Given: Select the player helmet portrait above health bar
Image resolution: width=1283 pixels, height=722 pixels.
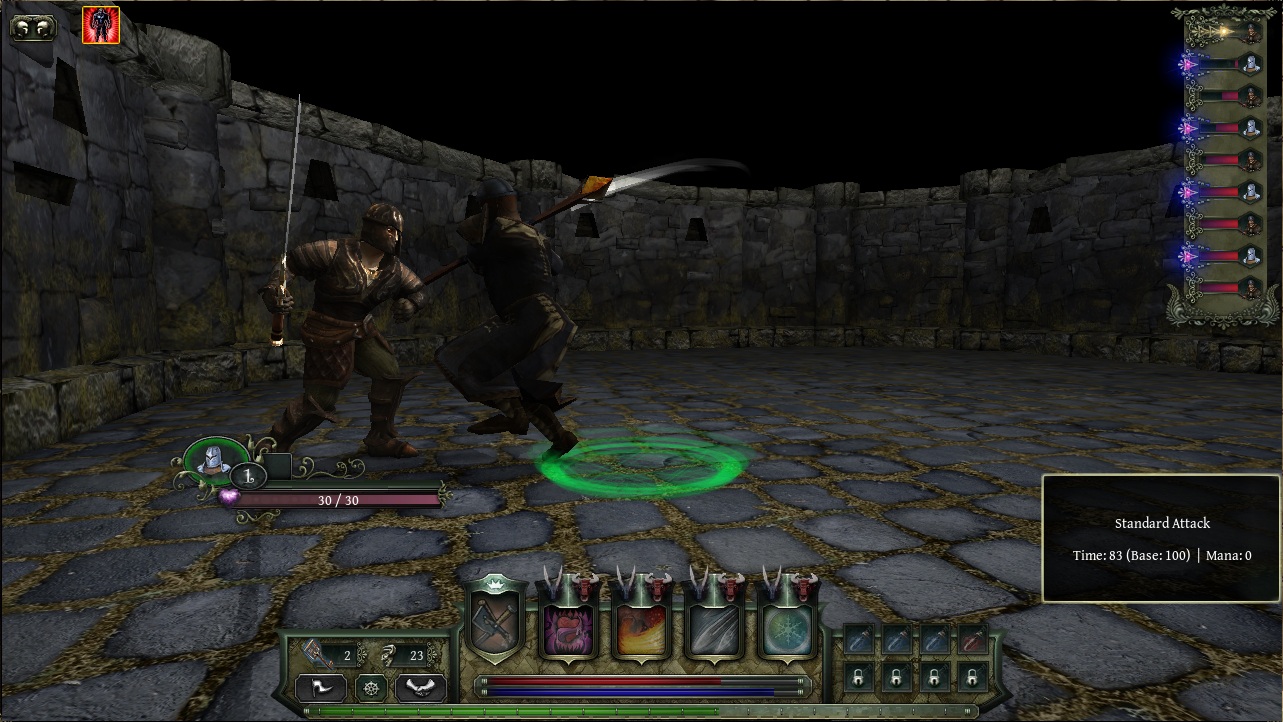Looking at the screenshot, I should coord(211,460).
